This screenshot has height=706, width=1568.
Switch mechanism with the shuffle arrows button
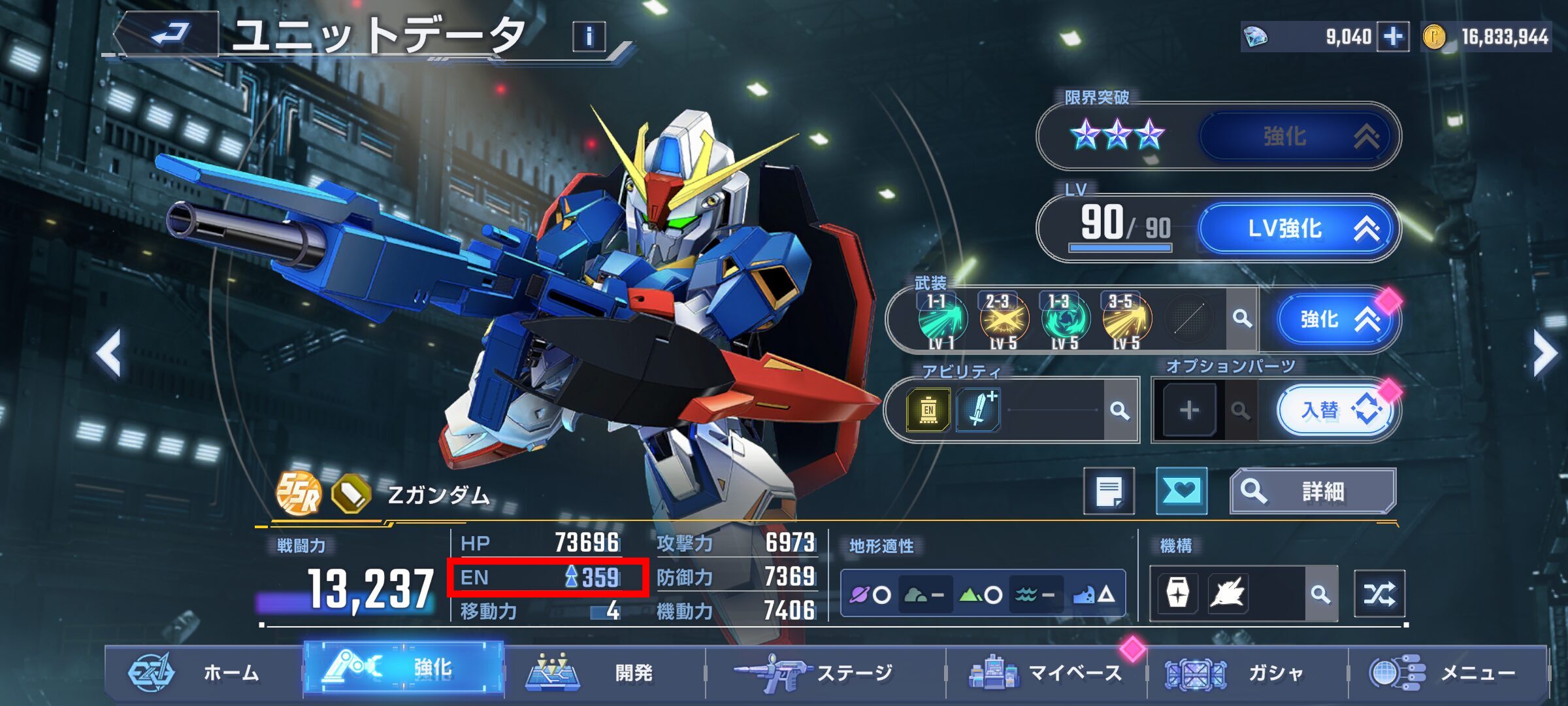pyautogui.click(x=1379, y=594)
